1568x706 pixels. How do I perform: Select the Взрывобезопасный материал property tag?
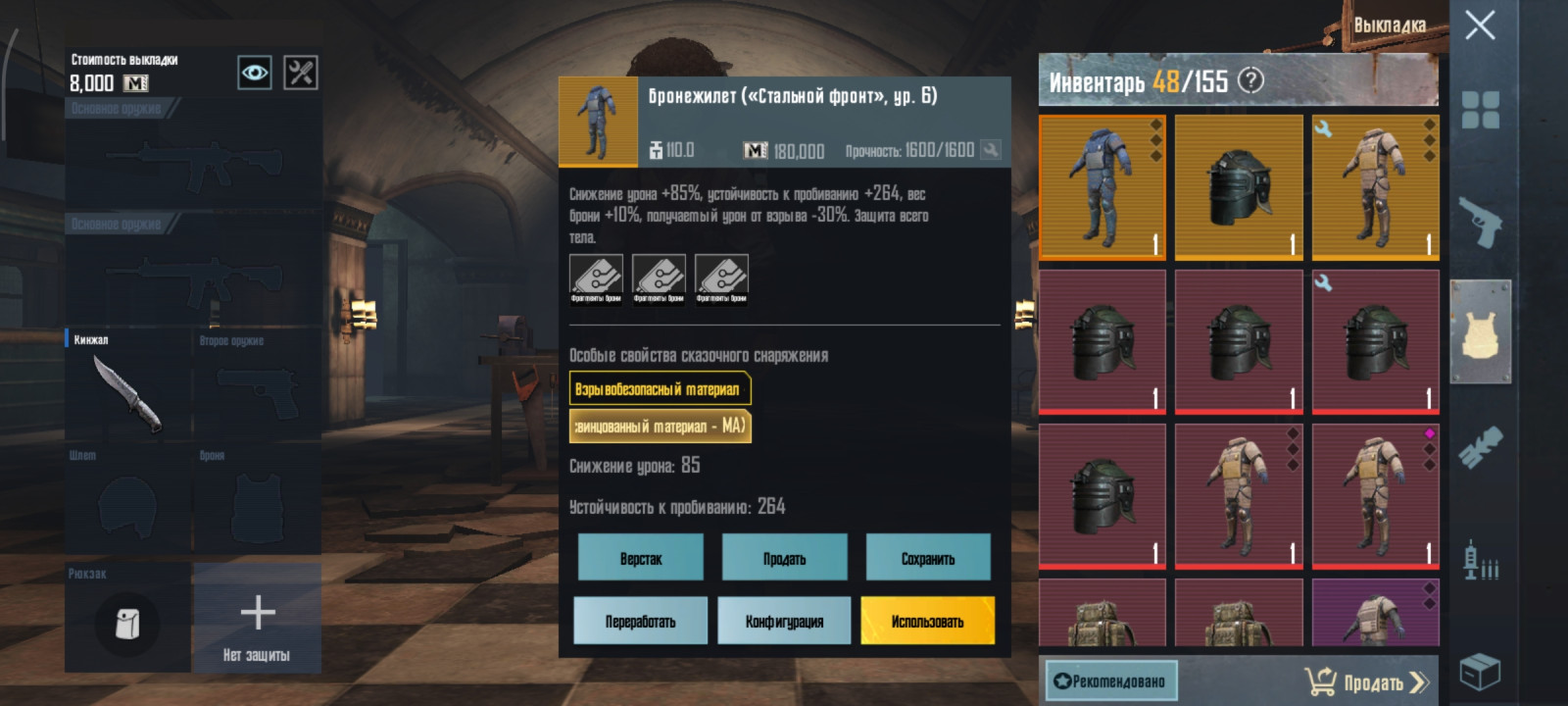pos(660,389)
